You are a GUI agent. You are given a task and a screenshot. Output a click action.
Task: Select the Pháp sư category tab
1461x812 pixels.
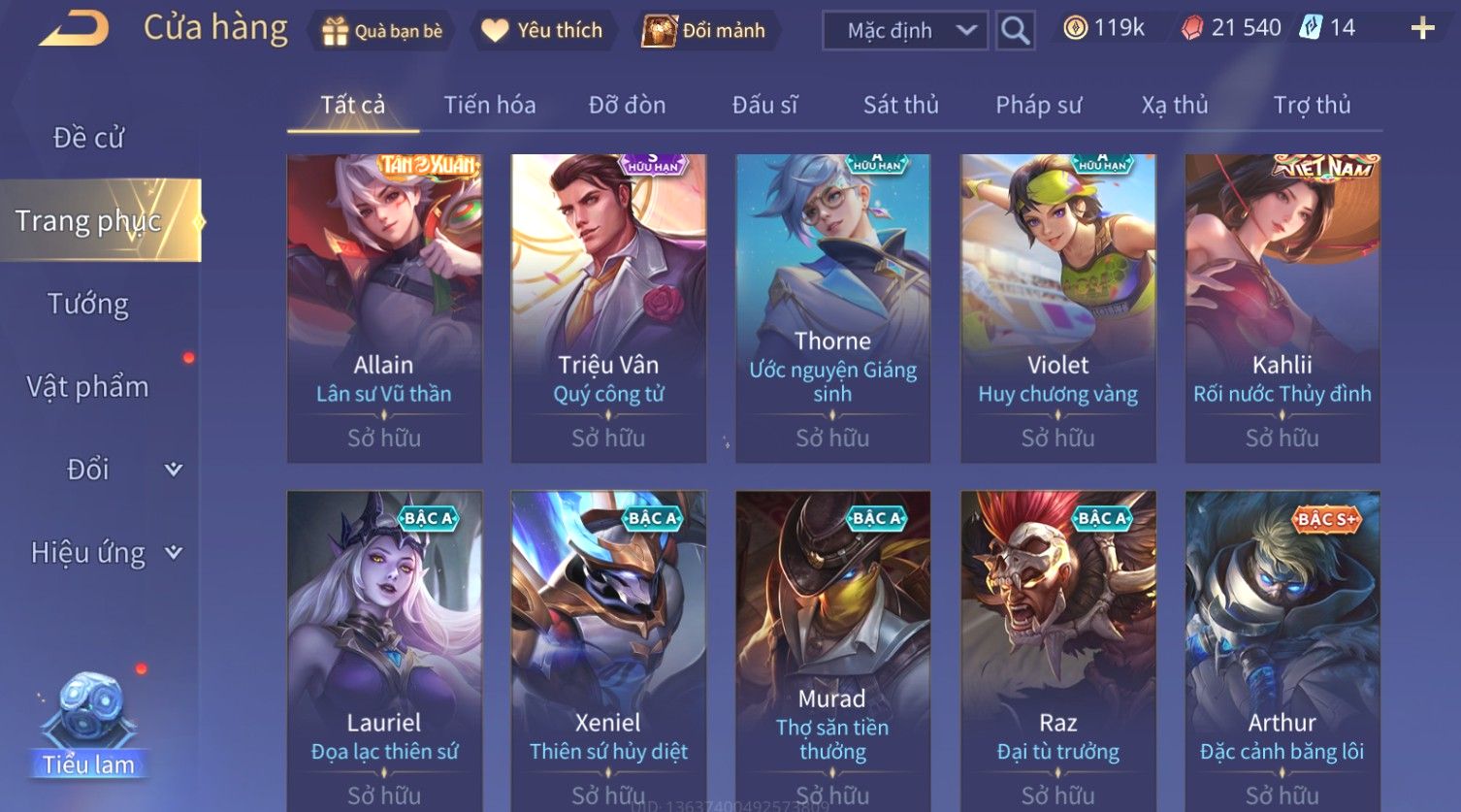(x=1038, y=105)
